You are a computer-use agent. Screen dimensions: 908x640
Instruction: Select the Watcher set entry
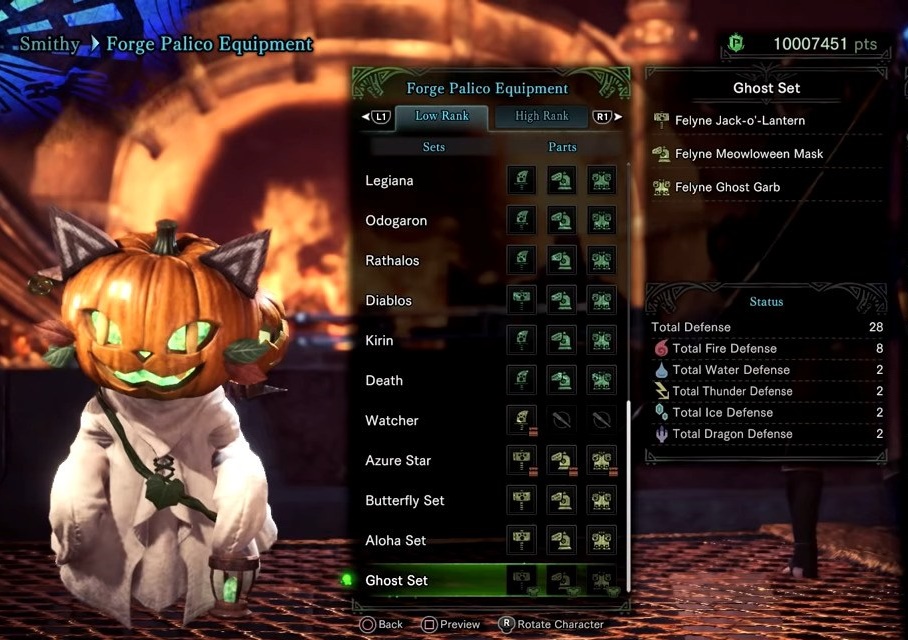coord(392,421)
